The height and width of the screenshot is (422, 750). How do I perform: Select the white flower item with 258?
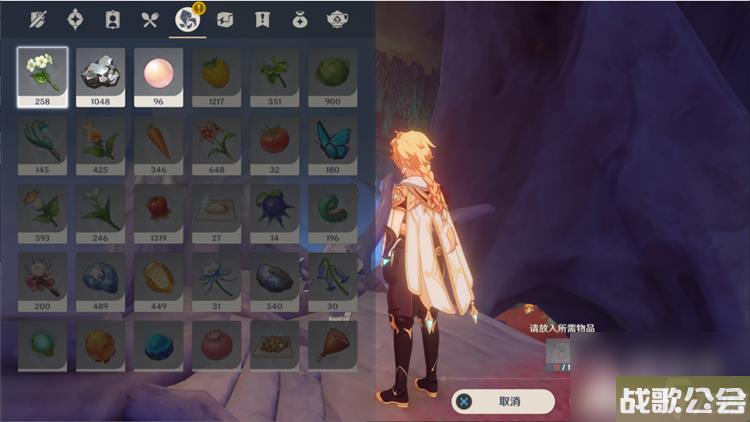tap(43, 76)
